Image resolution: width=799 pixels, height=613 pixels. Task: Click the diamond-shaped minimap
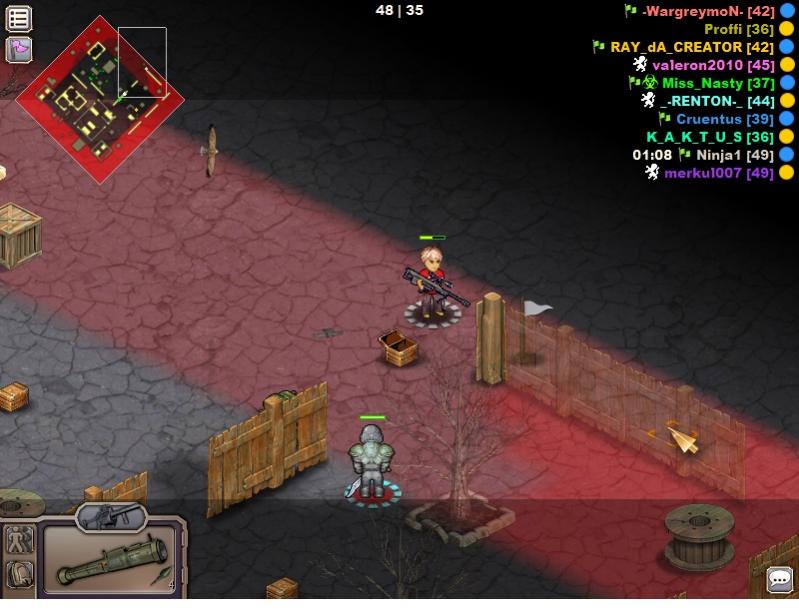click(x=100, y=99)
